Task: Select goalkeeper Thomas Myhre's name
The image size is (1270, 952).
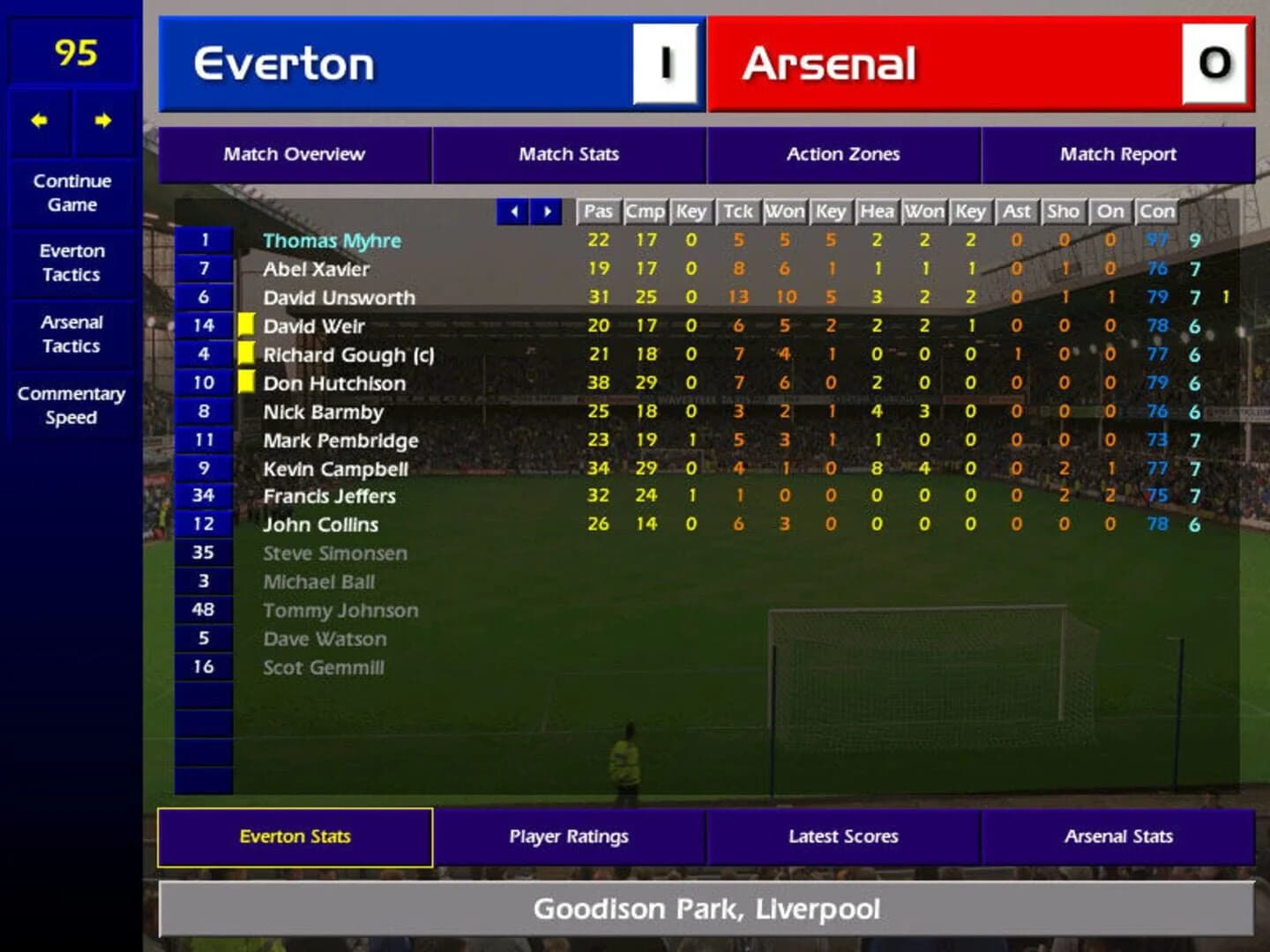Action: pyautogui.click(x=332, y=240)
